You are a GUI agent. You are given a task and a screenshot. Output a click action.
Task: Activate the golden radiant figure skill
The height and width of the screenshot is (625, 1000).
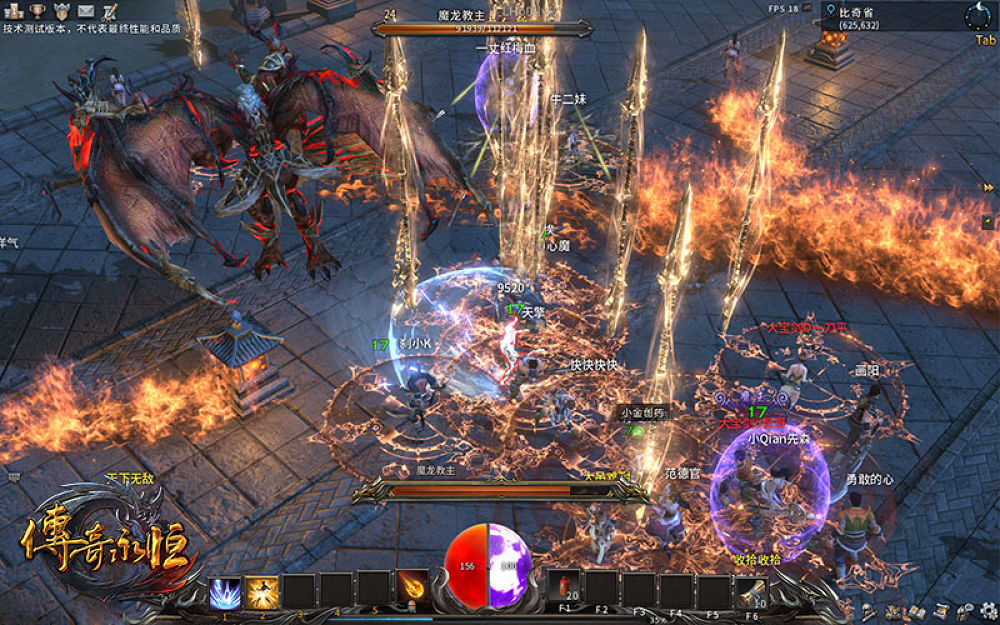click(x=262, y=591)
